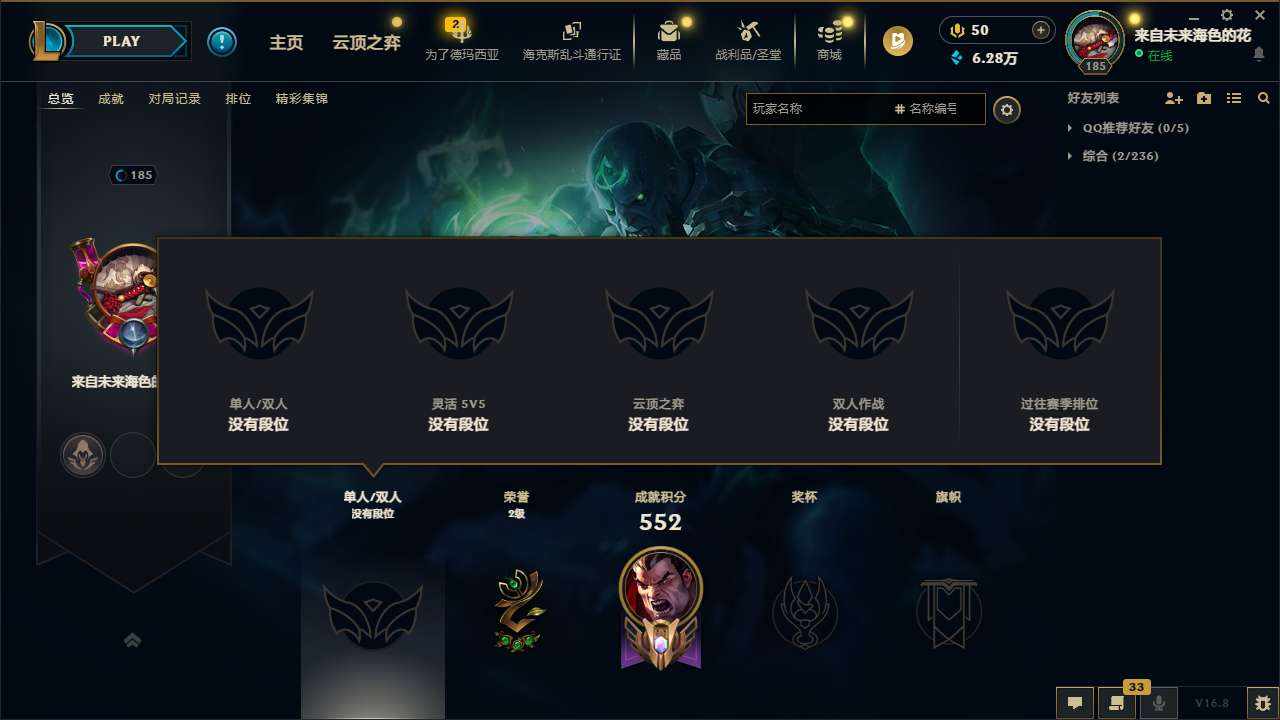Click the search filter gear beside player name field
The height and width of the screenshot is (720, 1280).
tap(1007, 110)
